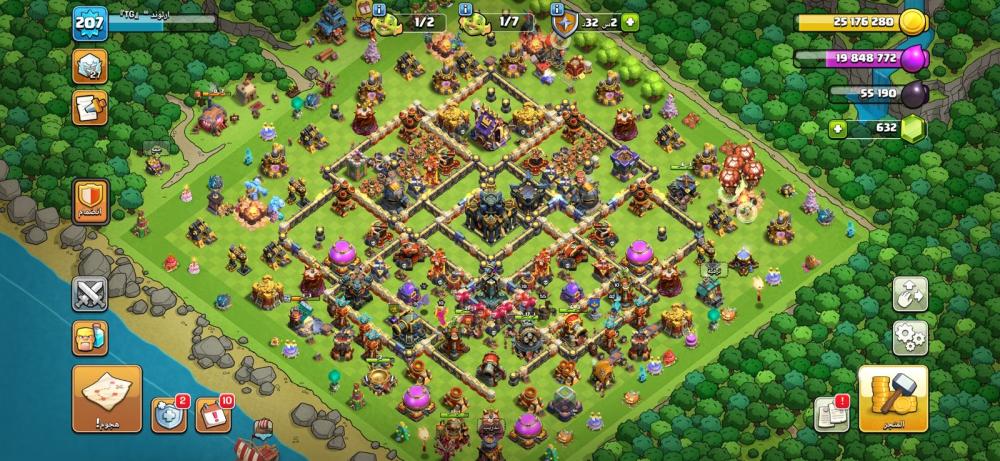Open the crossed swords battle log button

pyautogui.click(x=89, y=295)
